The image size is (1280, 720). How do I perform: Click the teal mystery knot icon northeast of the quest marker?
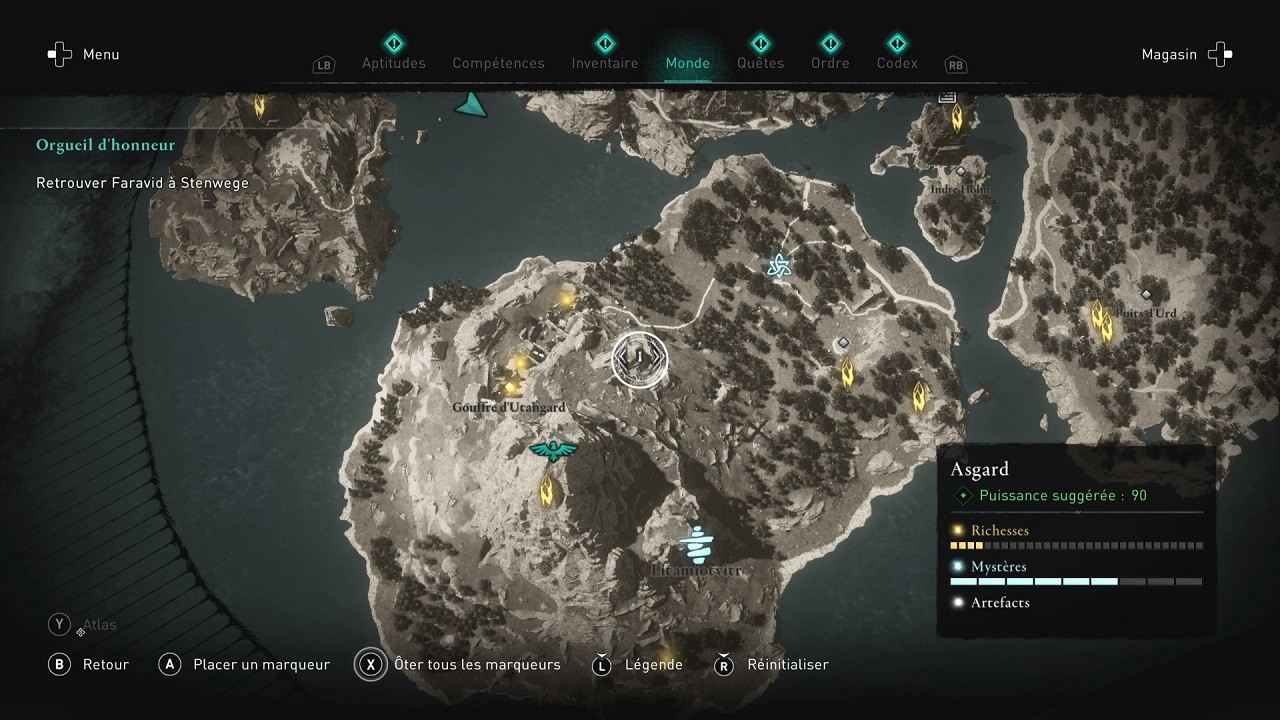pos(777,265)
